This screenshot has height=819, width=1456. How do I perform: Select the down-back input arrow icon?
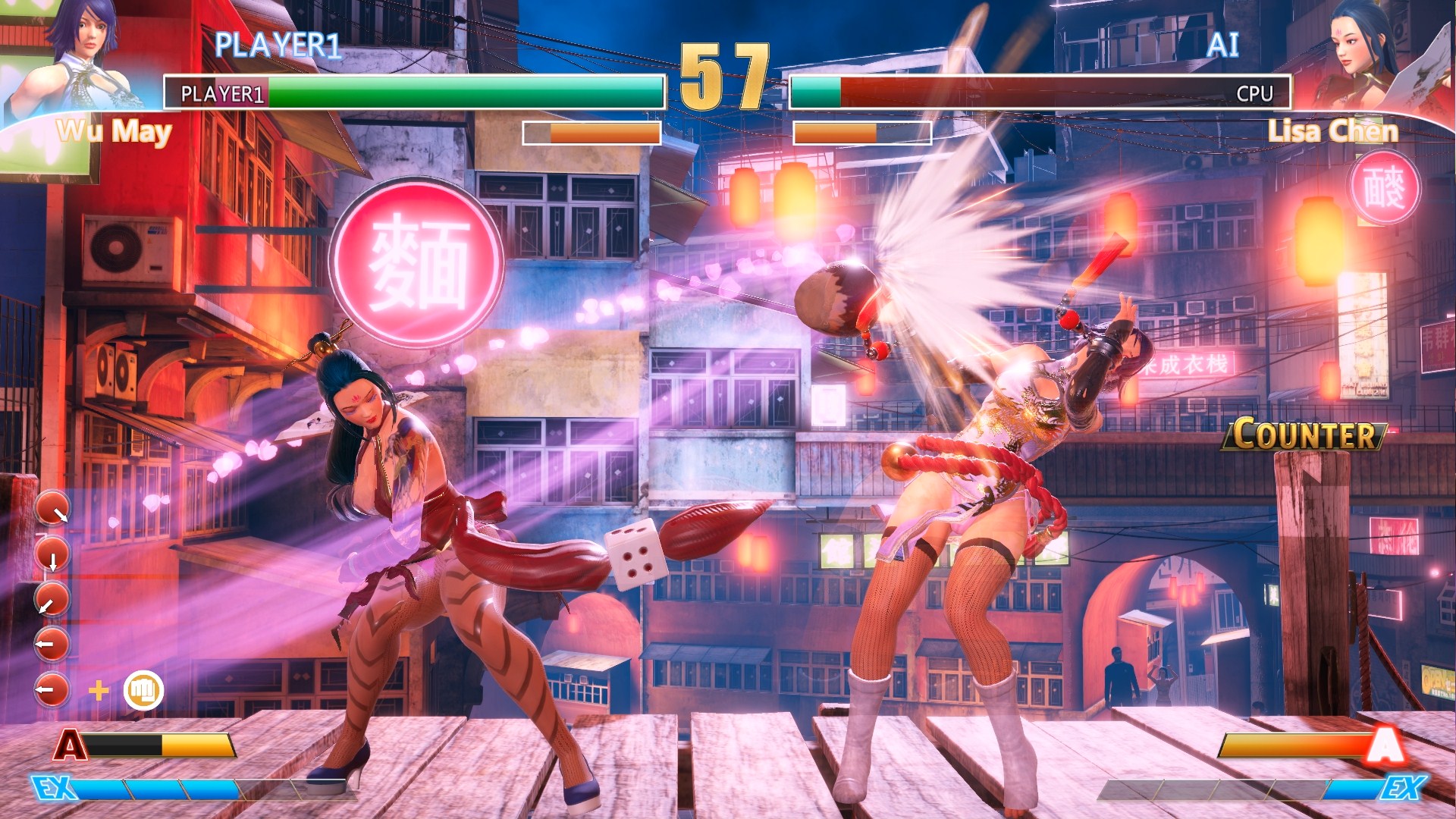[52, 598]
